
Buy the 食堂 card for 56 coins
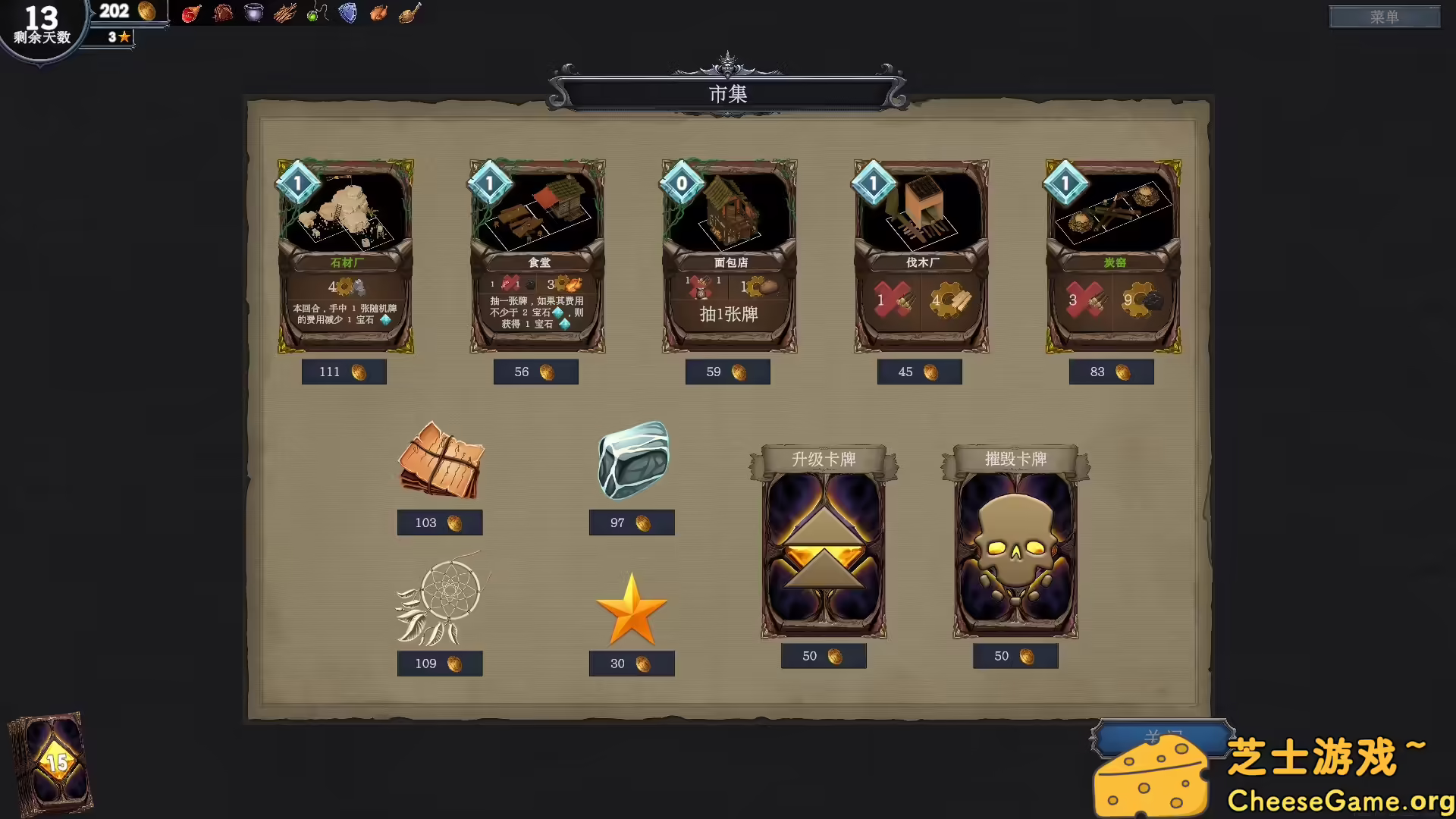536,258
